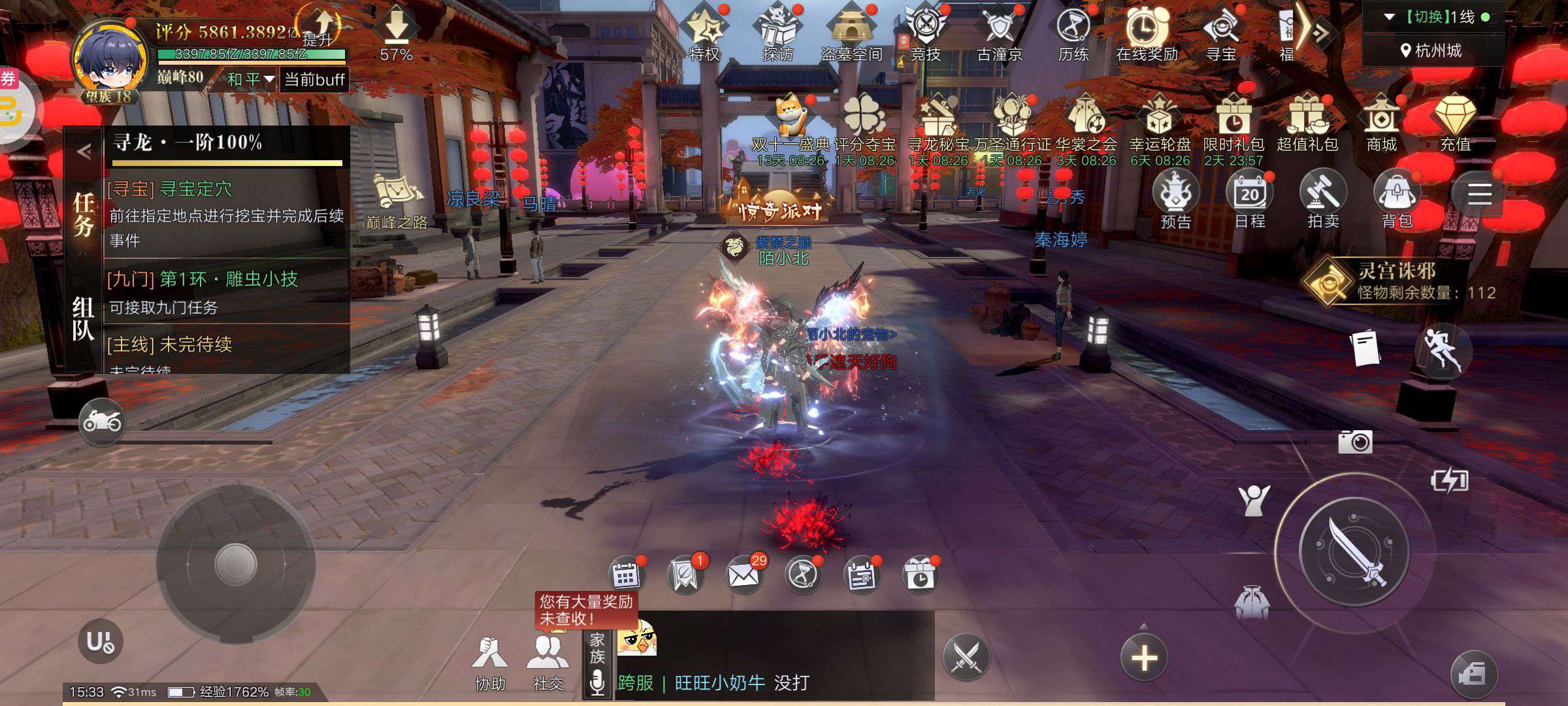Tap the sword attack button
This screenshot has height=706, width=1568.
click(x=1354, y=550)
